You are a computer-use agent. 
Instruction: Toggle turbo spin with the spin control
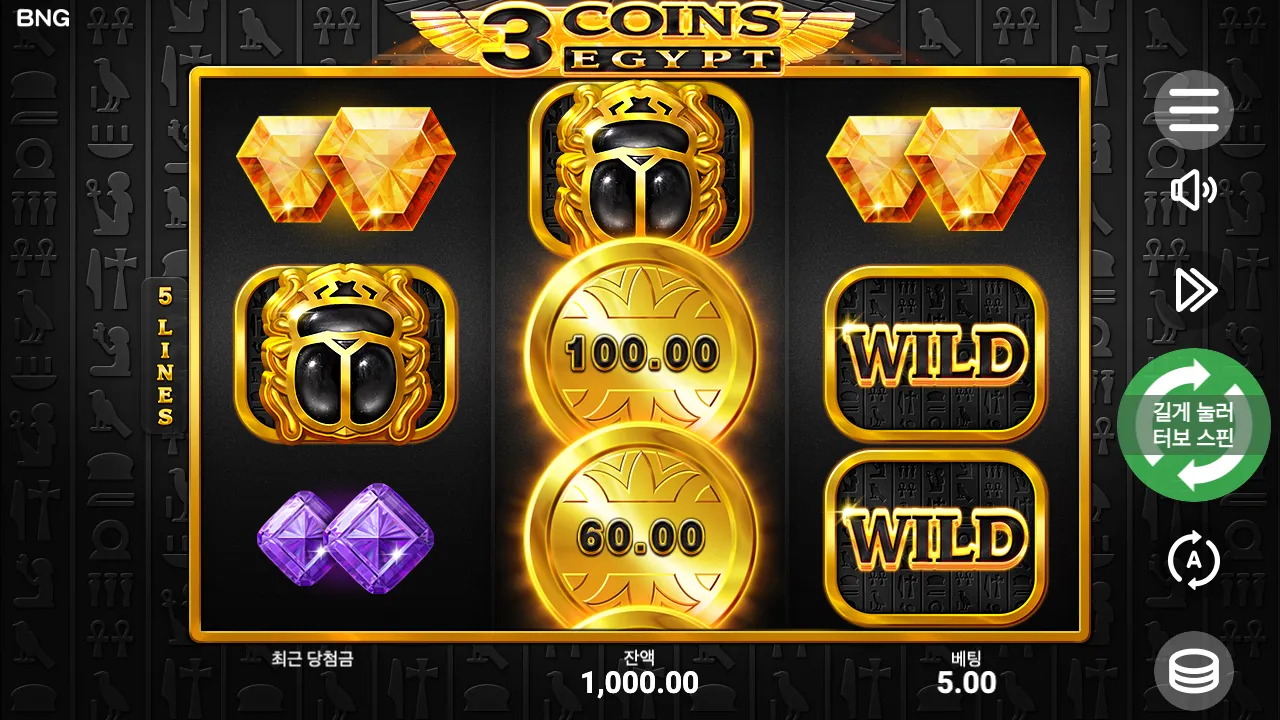[x=1193, y=425]
